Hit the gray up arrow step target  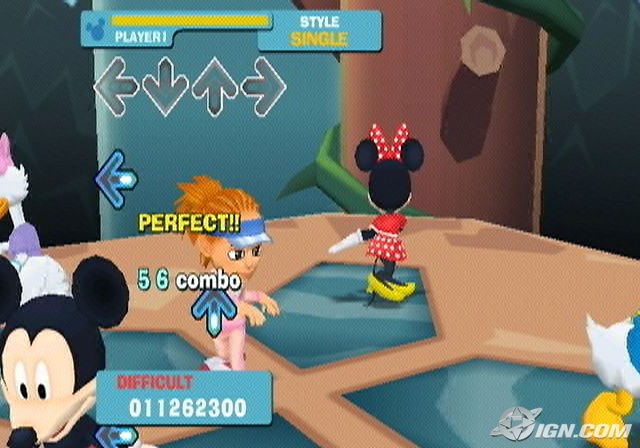(x=214, y=87)
